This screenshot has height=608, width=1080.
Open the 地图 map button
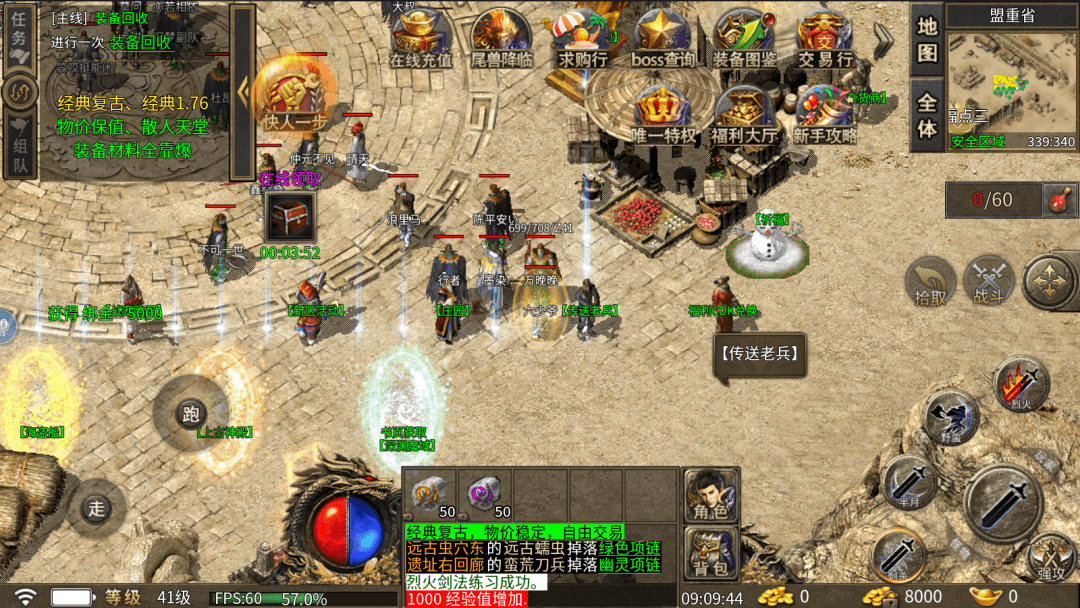(927, 39)
